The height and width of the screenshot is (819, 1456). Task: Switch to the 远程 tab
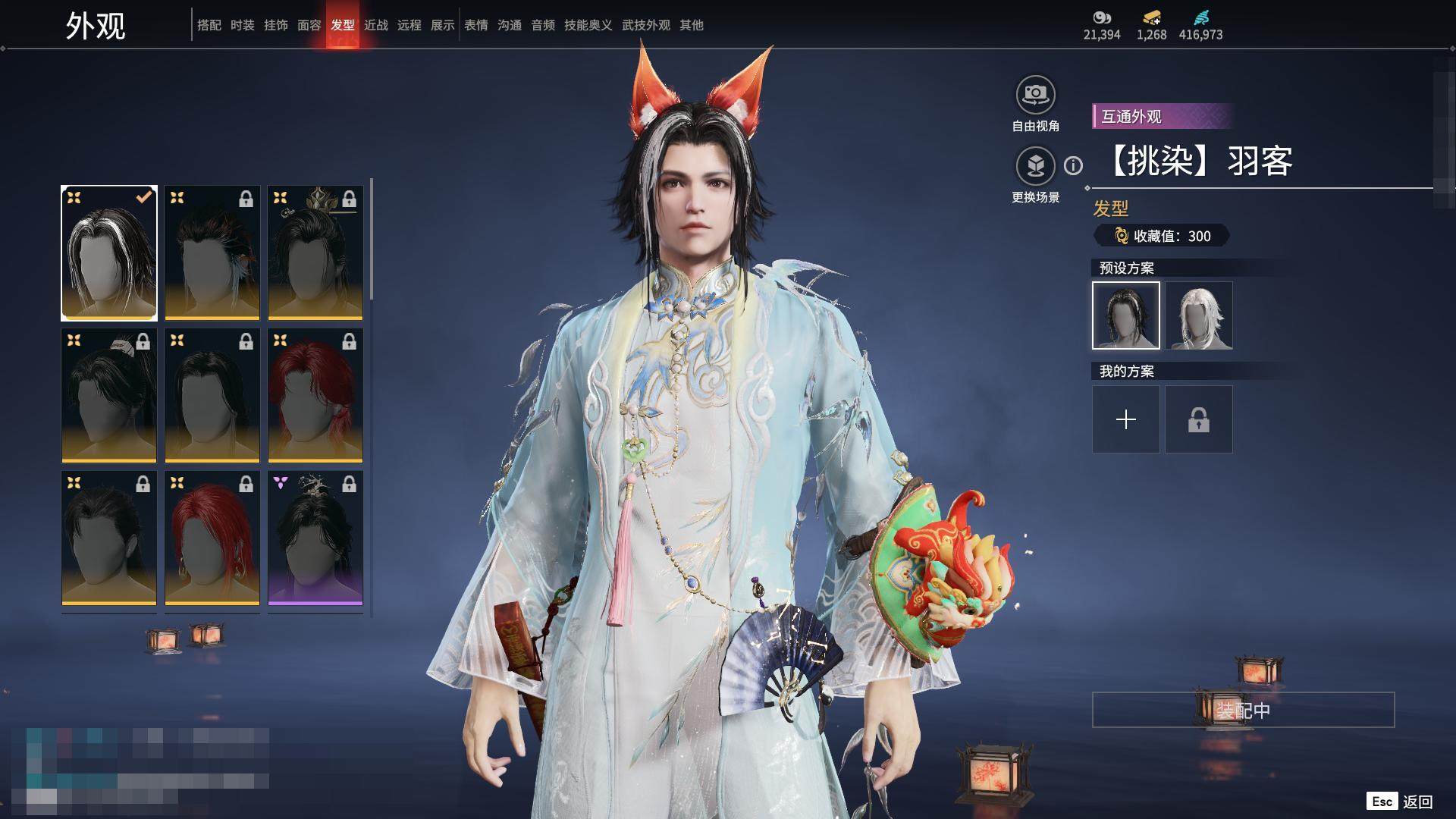[409, 25]
